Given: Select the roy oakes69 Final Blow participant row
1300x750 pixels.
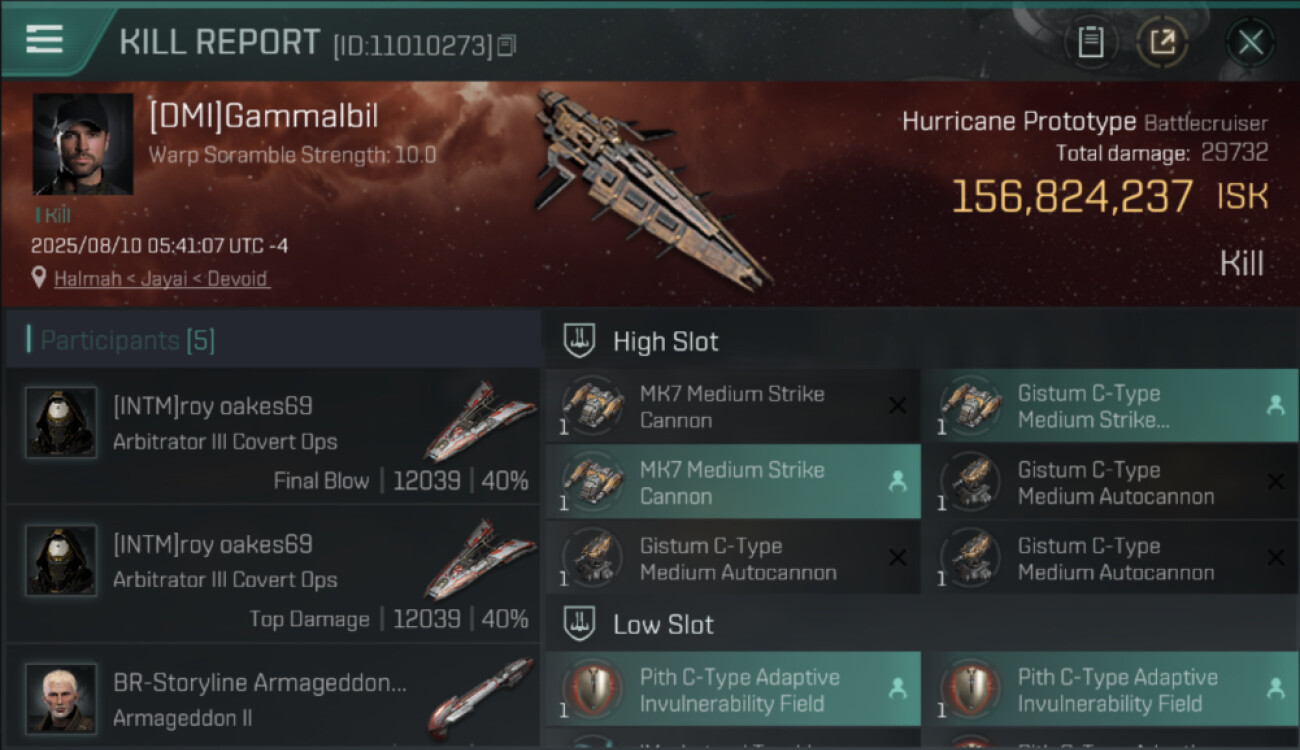Looking at the screenshot, I should [x=272, y=436].
